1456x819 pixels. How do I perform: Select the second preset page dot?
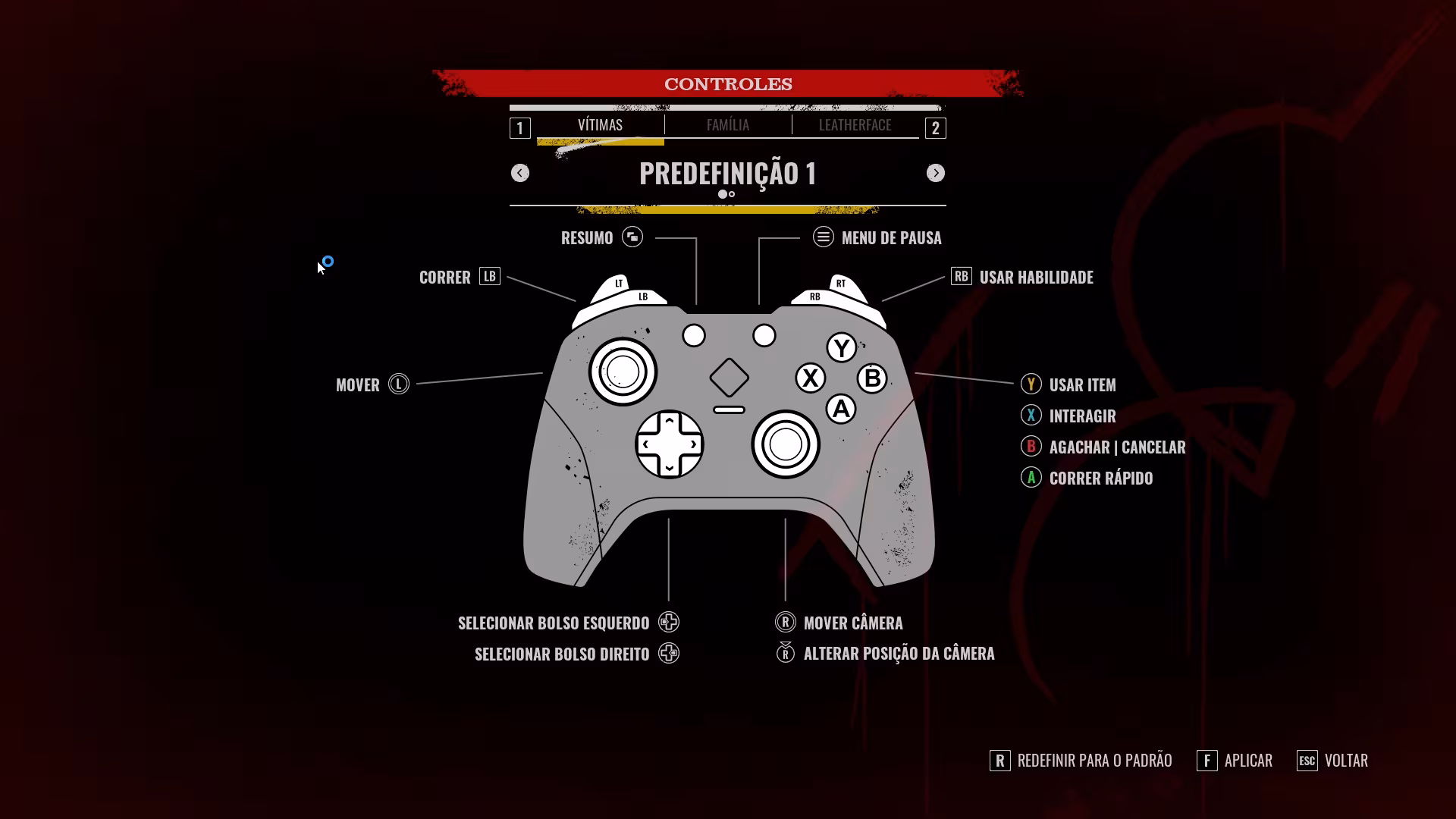(733, 194)
